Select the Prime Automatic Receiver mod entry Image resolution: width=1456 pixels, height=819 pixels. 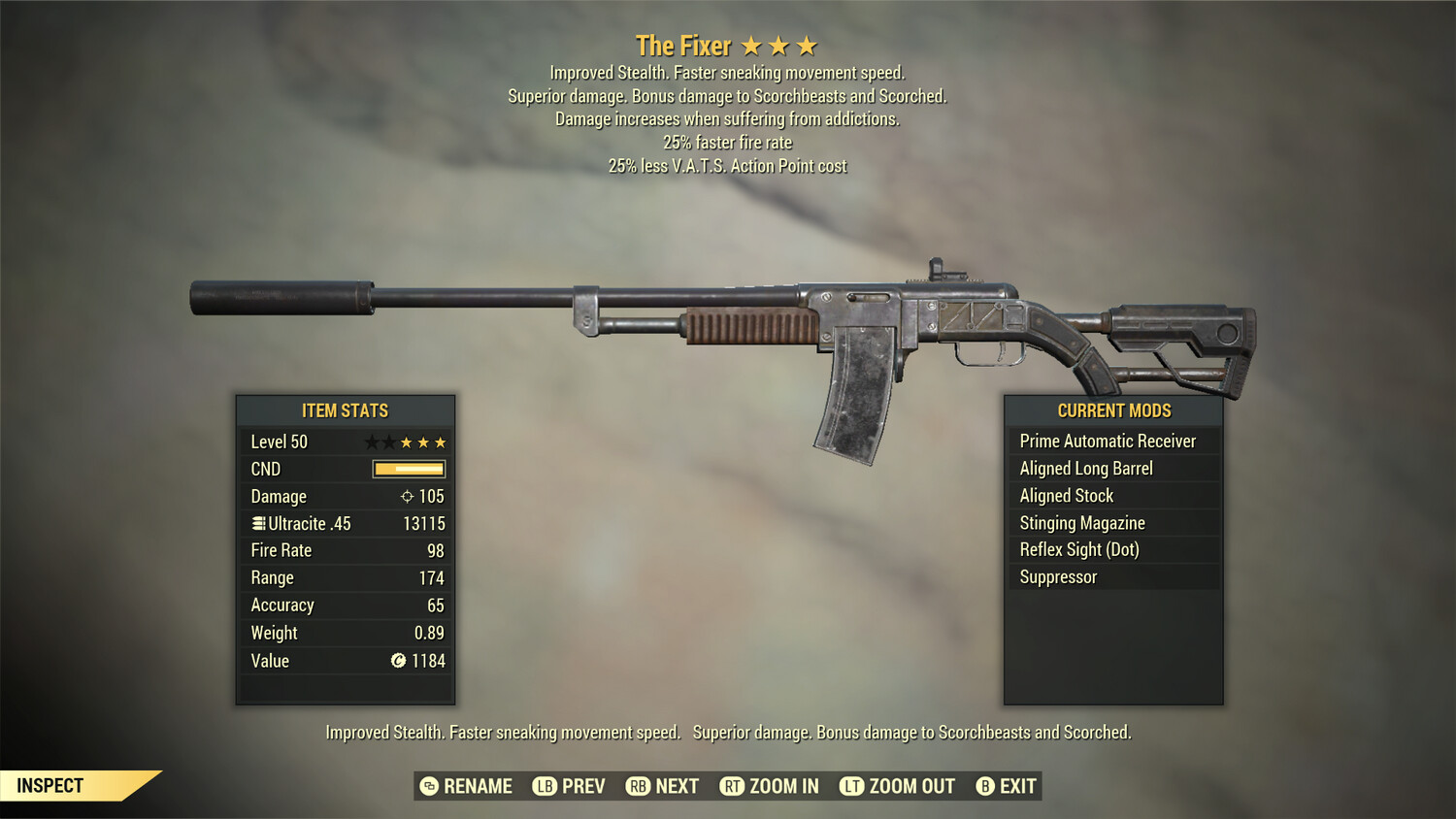click(x=1107, y=441)
